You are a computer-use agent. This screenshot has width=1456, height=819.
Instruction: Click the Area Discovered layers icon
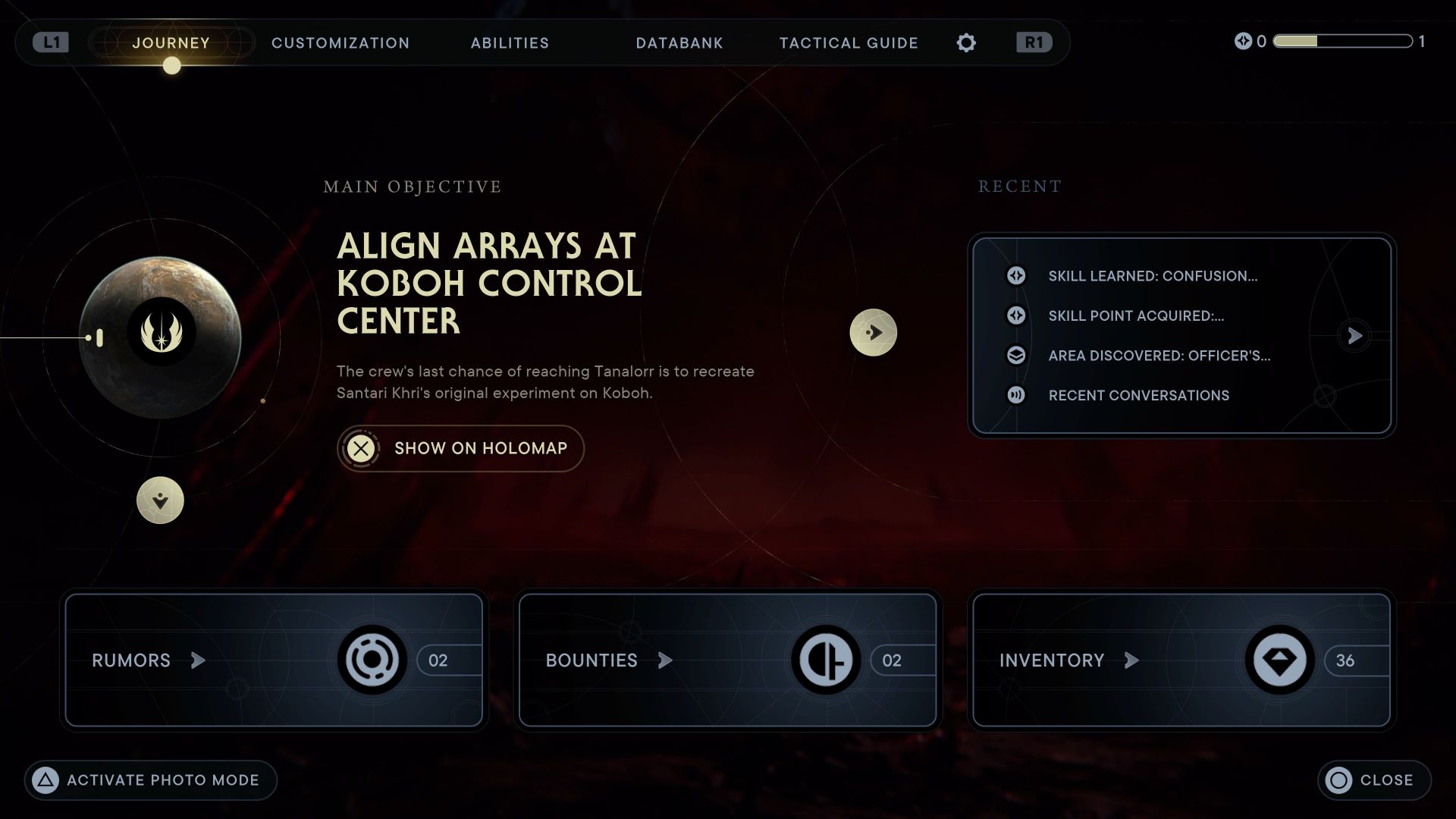coord(1015,356)
